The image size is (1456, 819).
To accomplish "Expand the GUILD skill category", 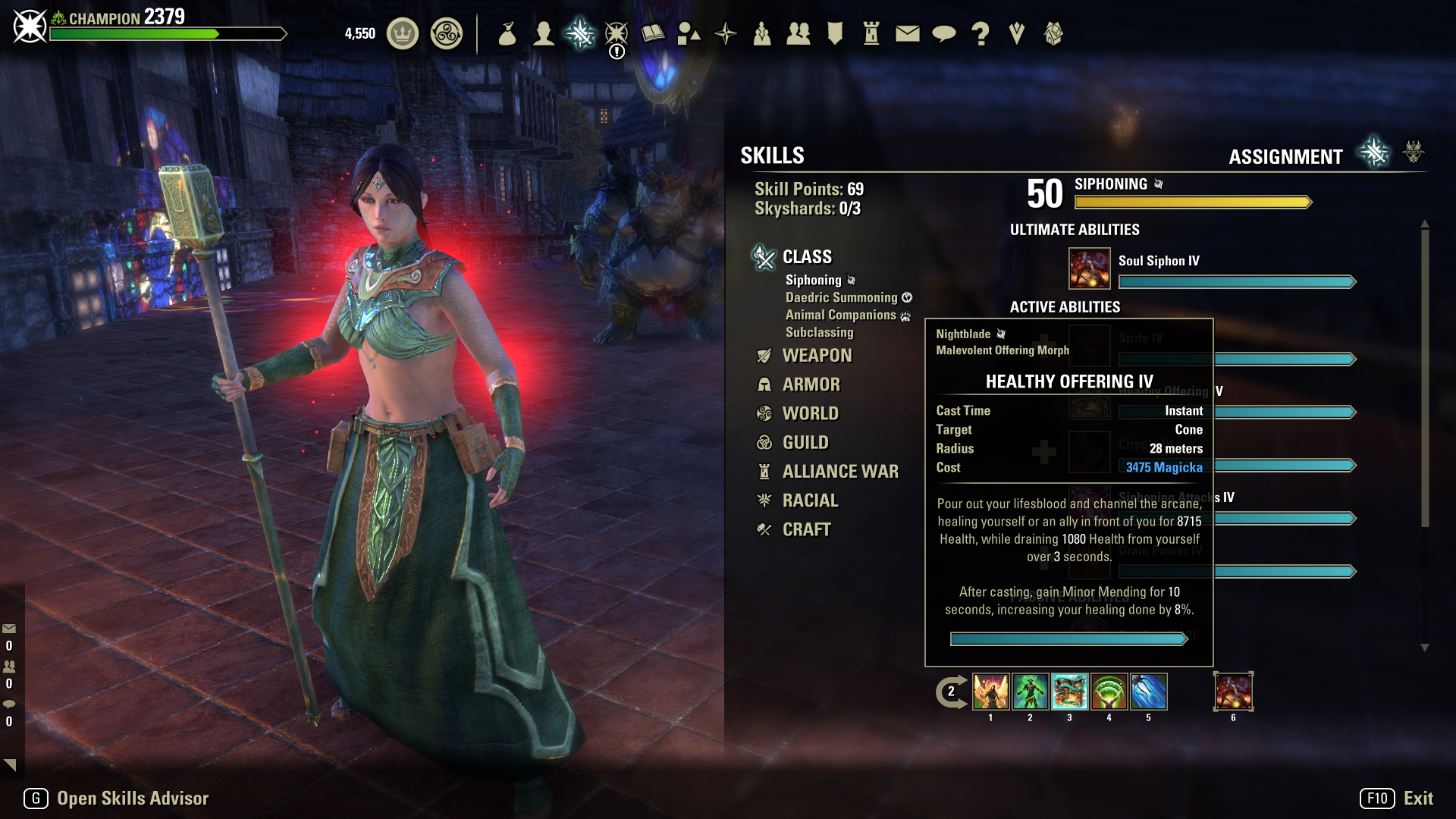I will pos(805,442).
